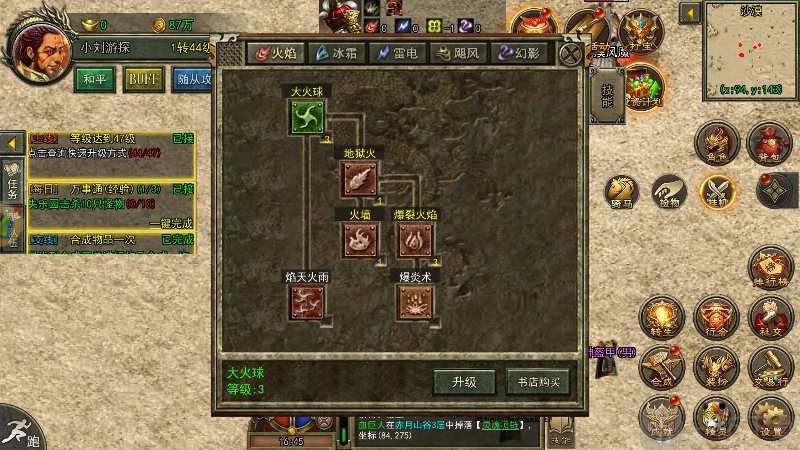The width and height of the screenshot is (800, 450).
Task: Pick the 爆裂火焰 bursting flame skill
Action: click(x=415, y=240)
